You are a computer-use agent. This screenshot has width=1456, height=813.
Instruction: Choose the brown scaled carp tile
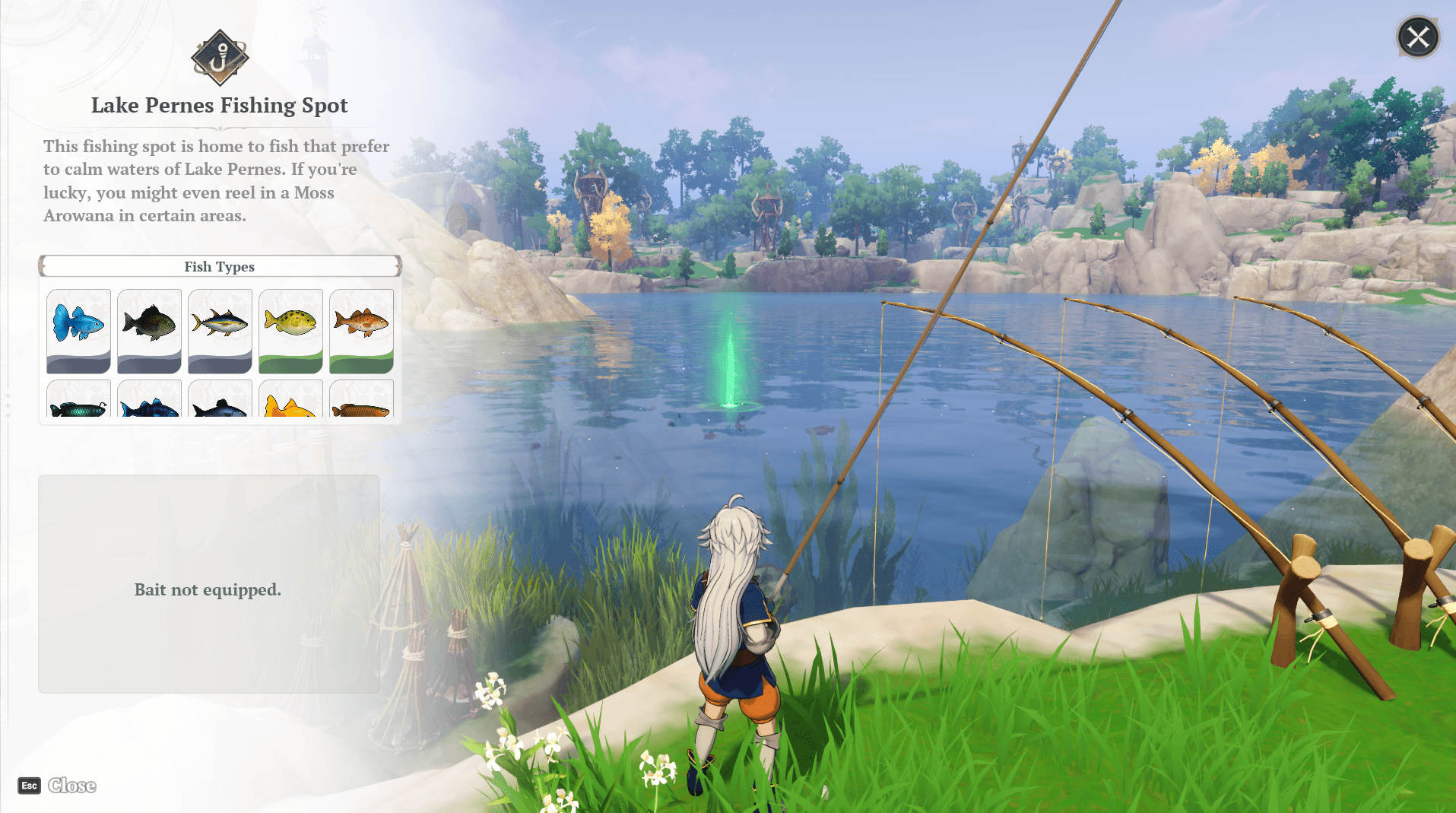tap(361, 400)
